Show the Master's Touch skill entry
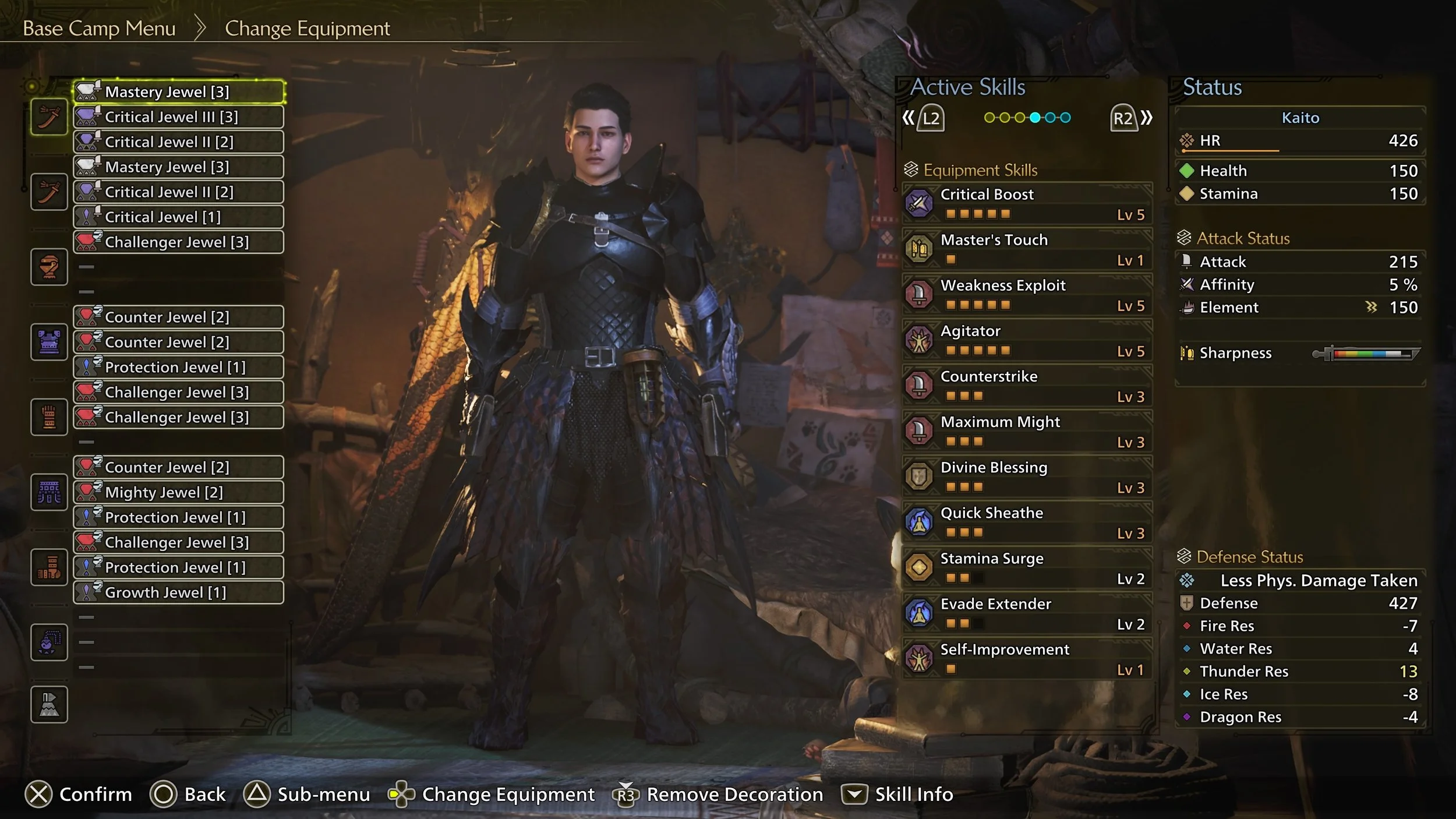 point(1027,249)
